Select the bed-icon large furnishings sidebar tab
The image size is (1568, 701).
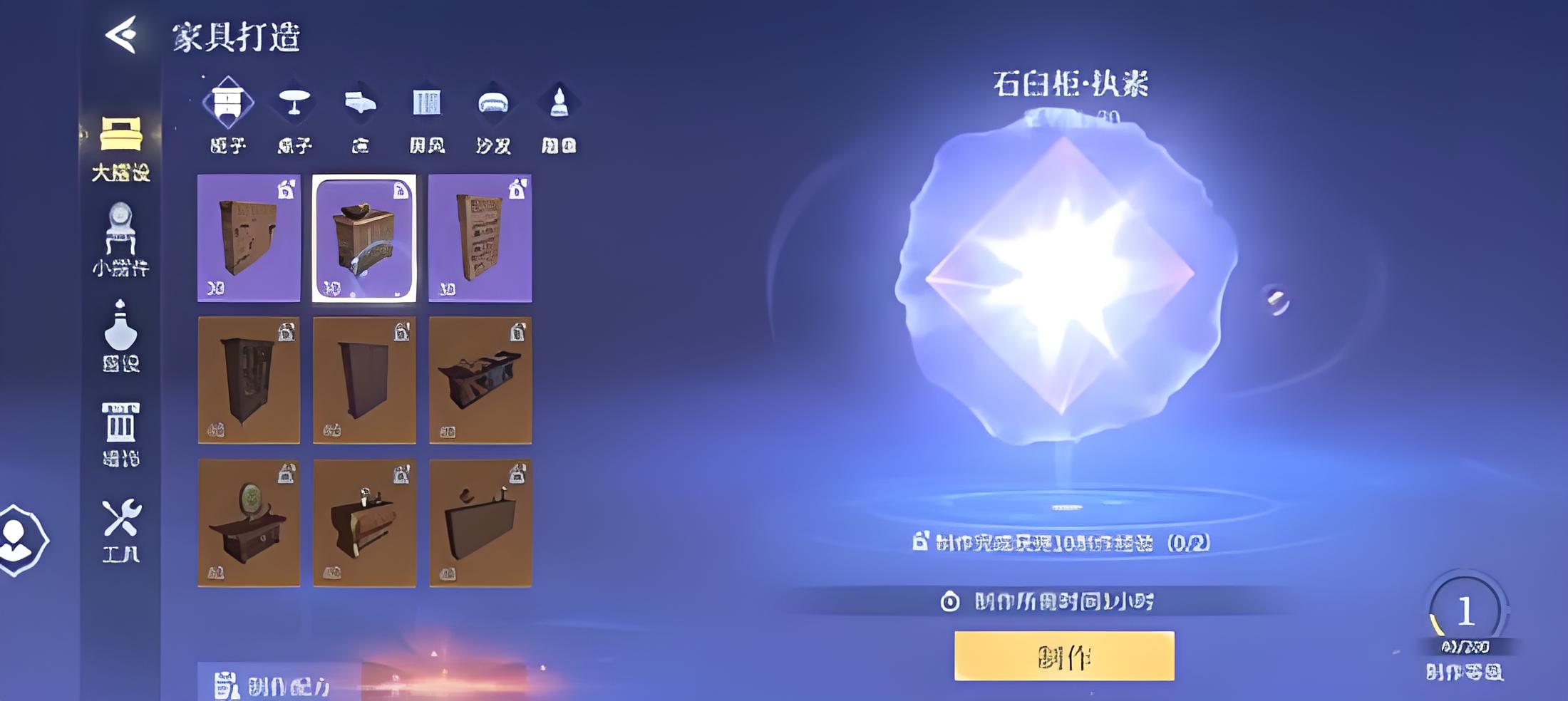[120, 147]
